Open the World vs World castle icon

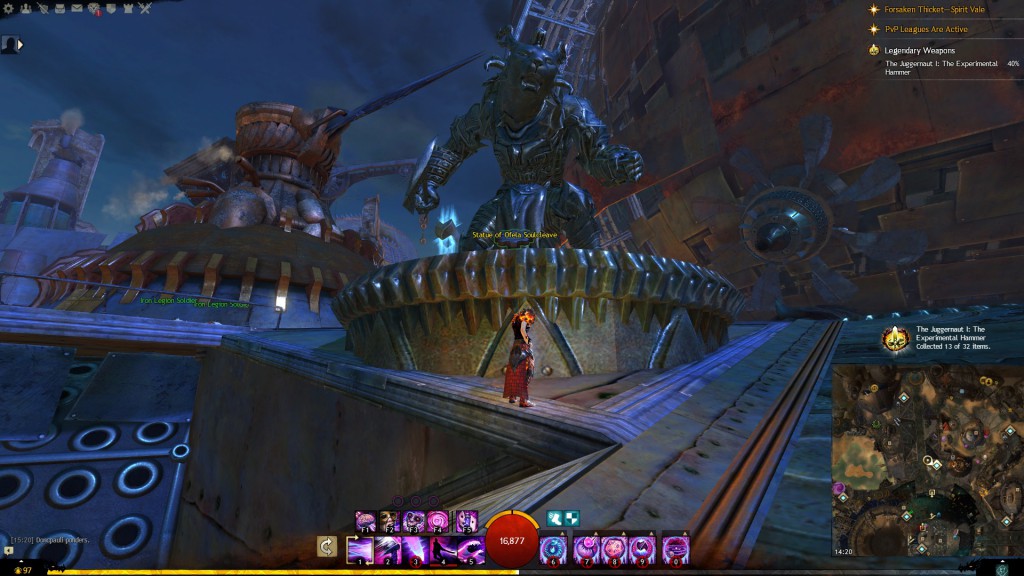pos(128,8)
